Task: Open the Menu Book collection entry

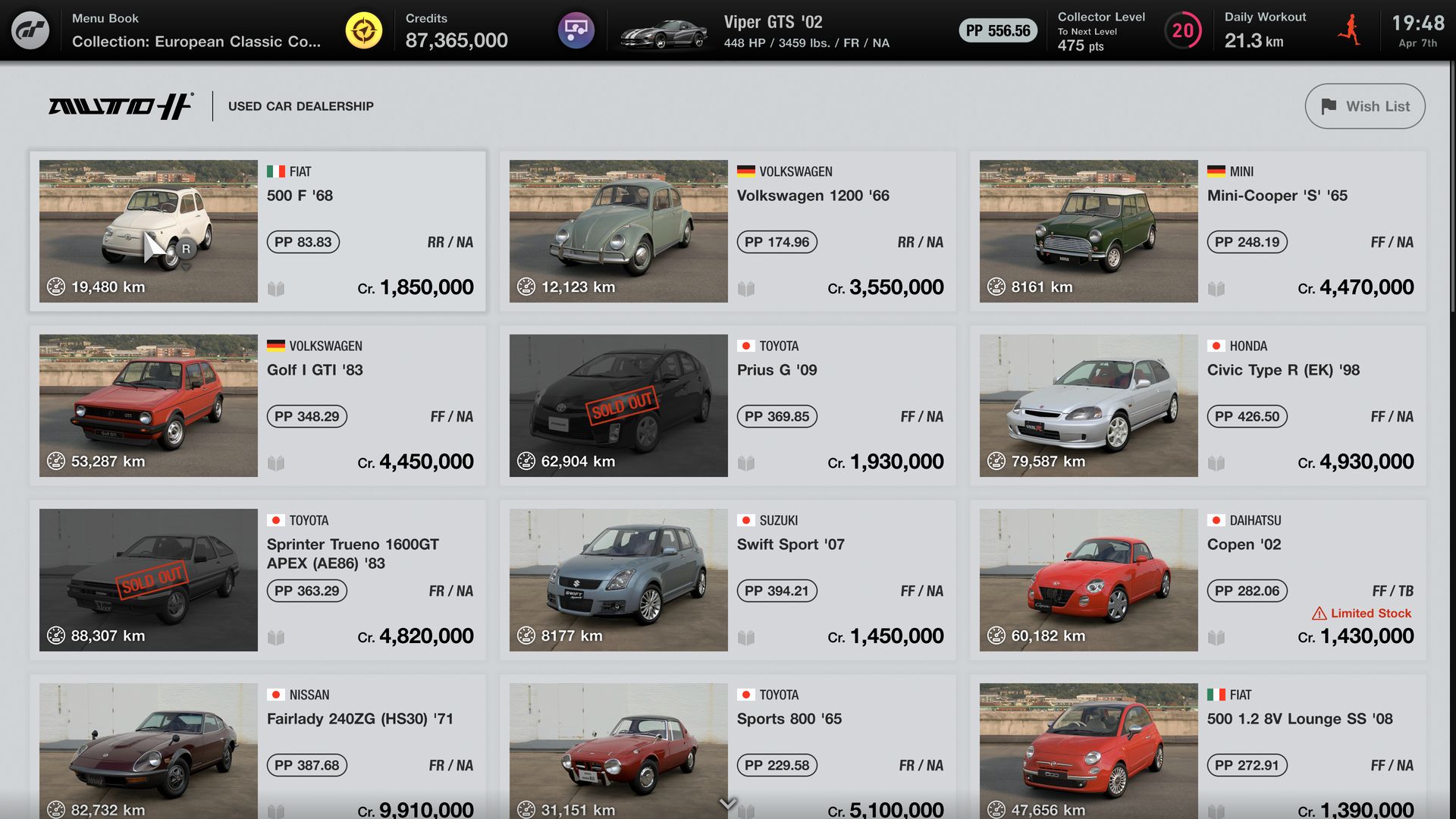Action: click(x=196, y=30)
